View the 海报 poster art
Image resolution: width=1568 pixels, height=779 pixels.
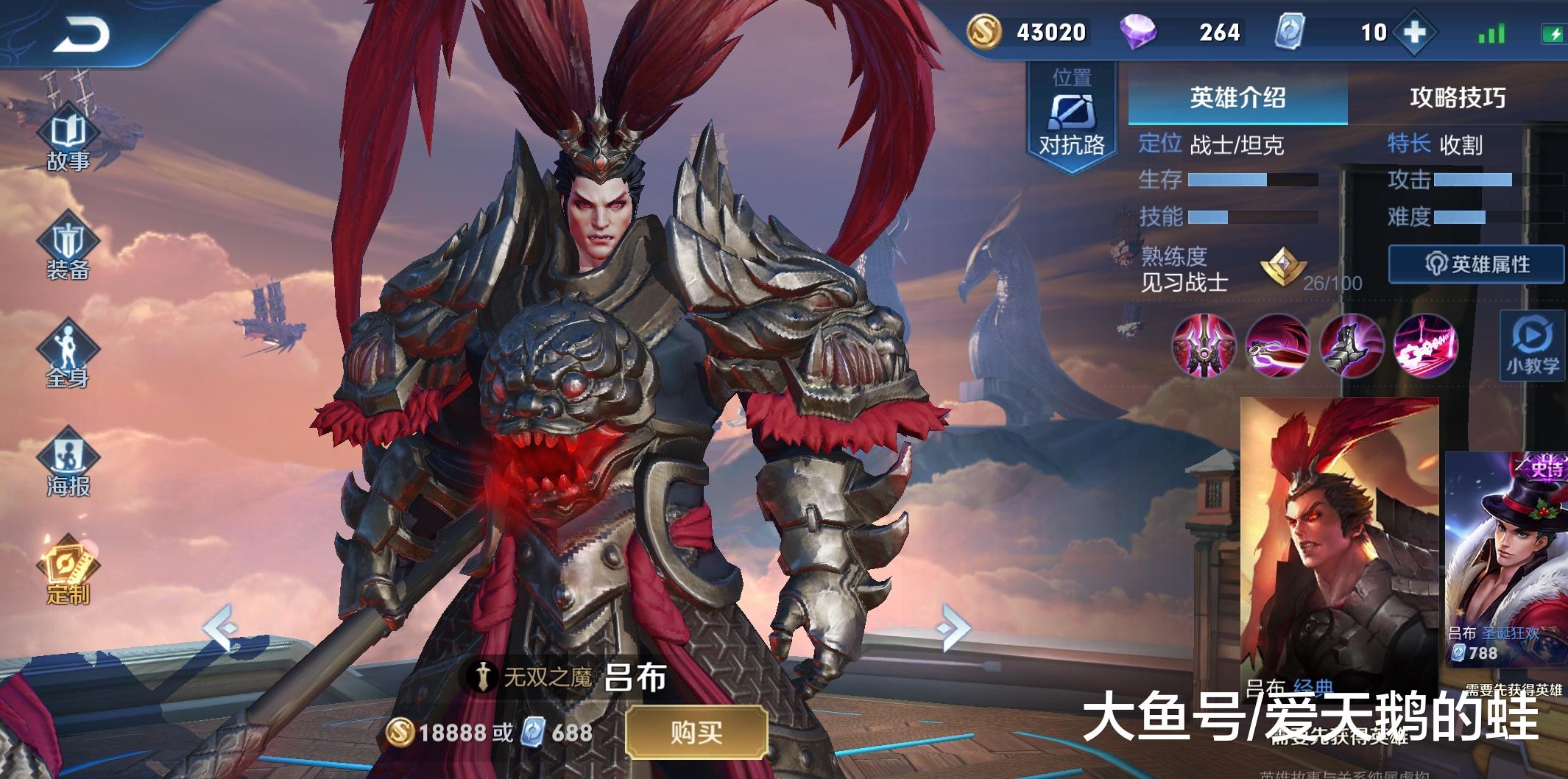tap(68, 465)
